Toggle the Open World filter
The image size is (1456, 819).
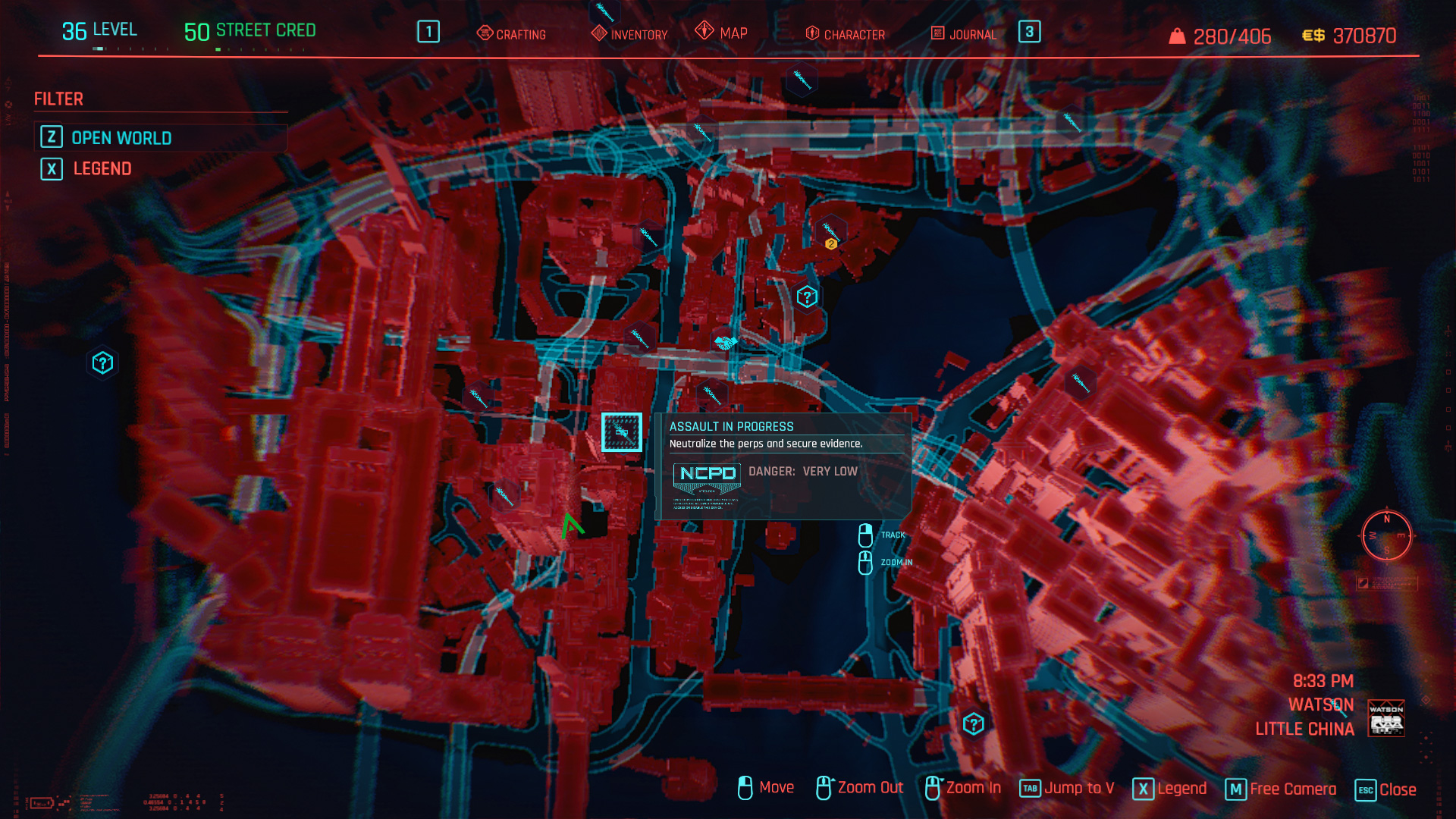[121, 138]
